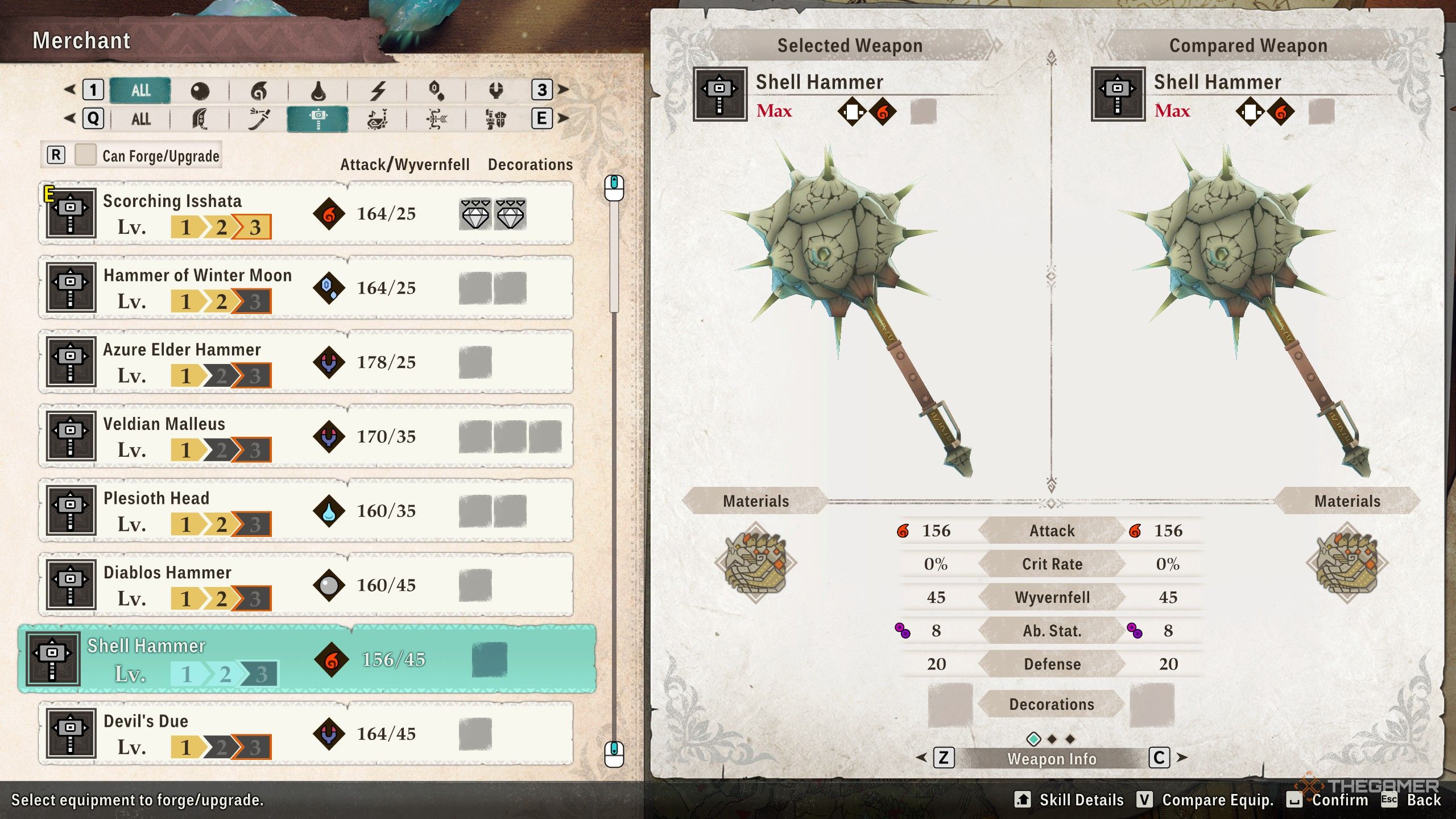
Task: Filter by fire element tab
Action: (259, 90)
